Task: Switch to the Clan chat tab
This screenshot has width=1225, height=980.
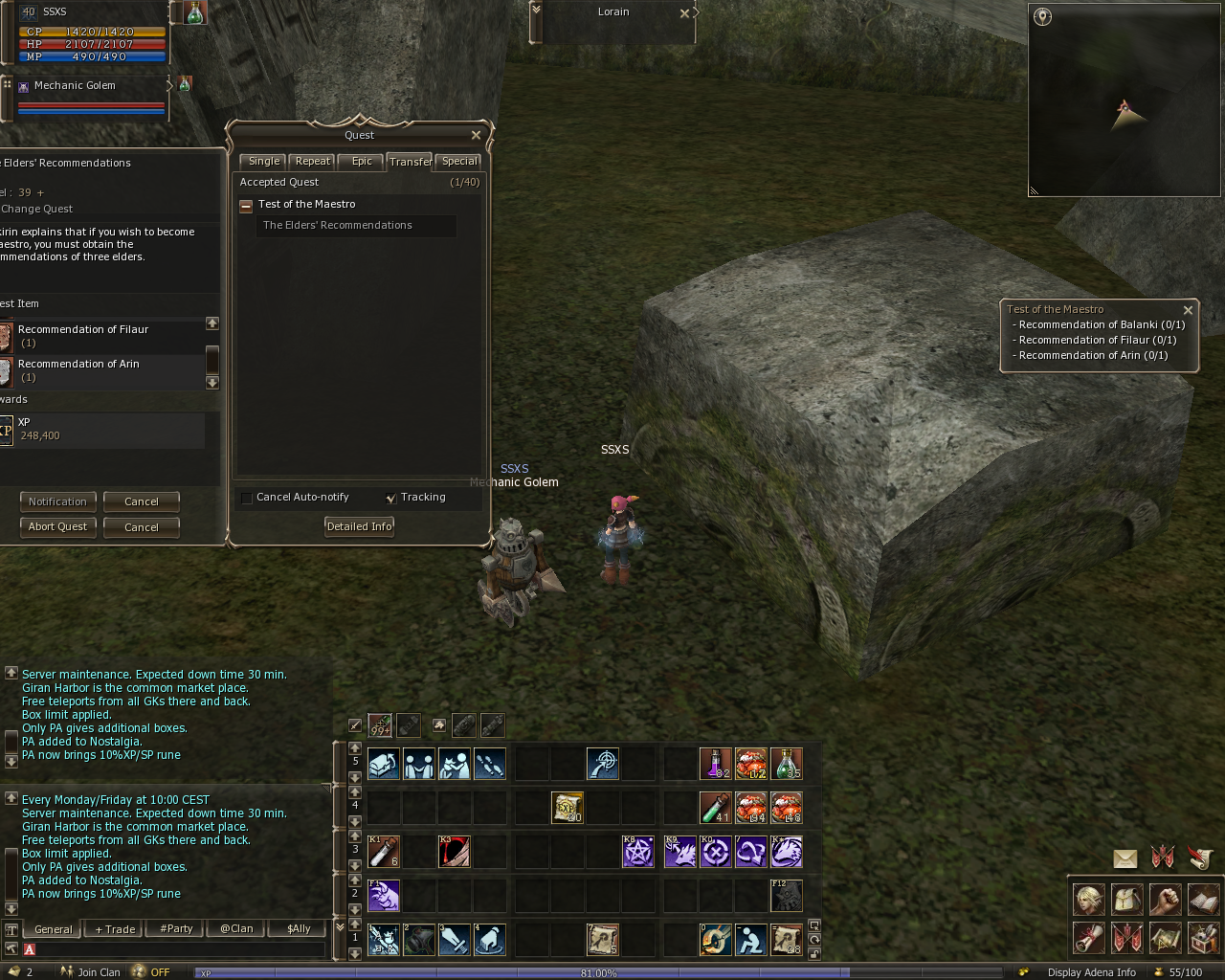Action: click(x=236, y=929)
